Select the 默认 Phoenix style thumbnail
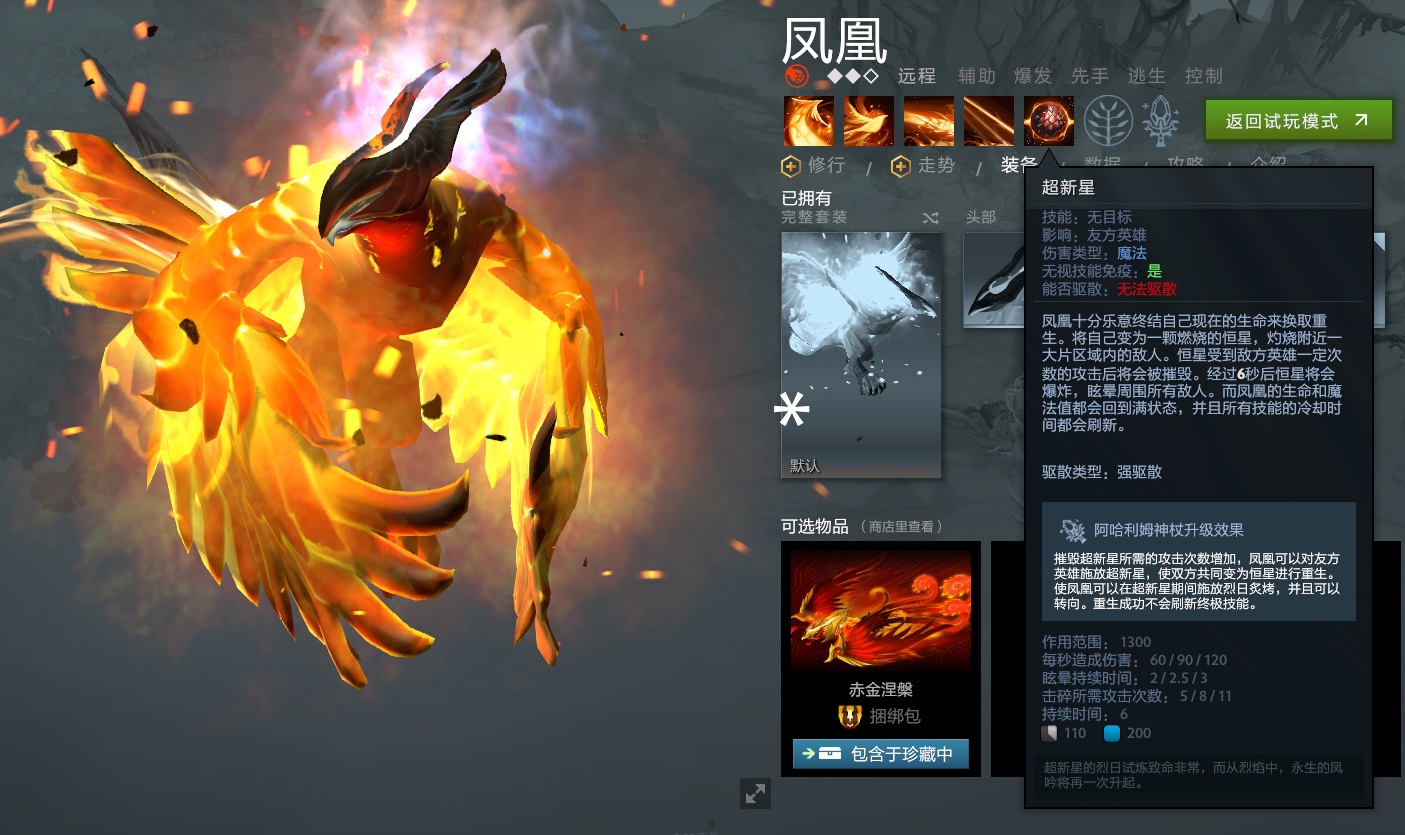This screenshot has height=835, width=1405. (x=860, y=355)
